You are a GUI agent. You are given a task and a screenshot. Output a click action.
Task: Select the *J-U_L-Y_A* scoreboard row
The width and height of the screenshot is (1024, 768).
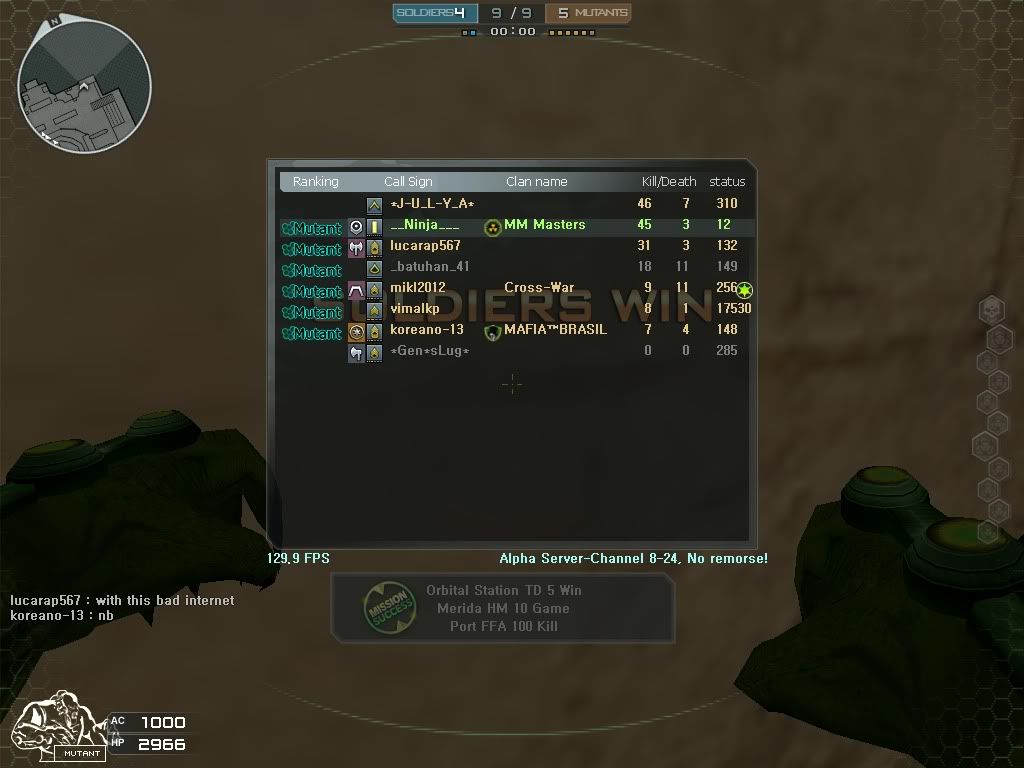coord(432,204)
